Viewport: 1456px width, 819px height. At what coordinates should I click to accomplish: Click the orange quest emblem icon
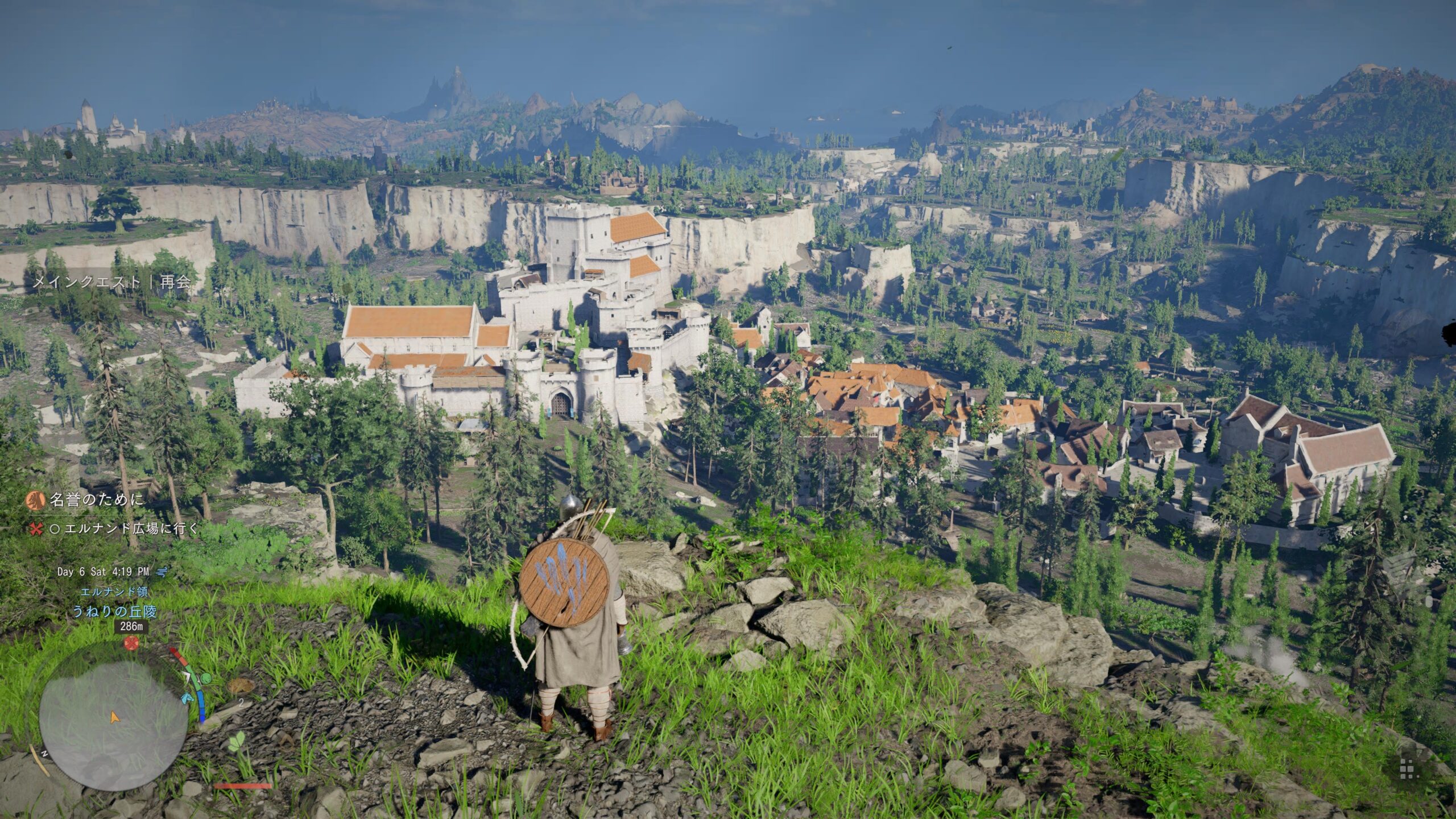click(35, 500)
